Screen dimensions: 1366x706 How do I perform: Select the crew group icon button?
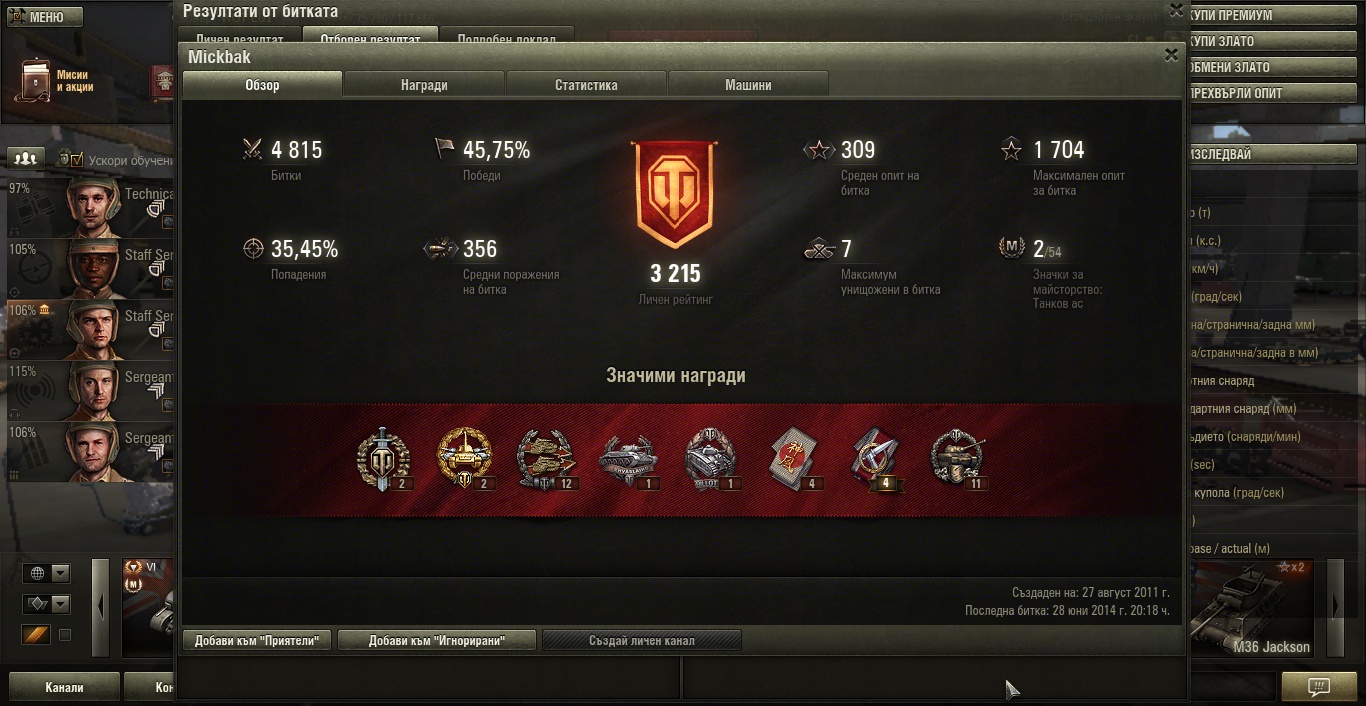(x=27, y=158)
